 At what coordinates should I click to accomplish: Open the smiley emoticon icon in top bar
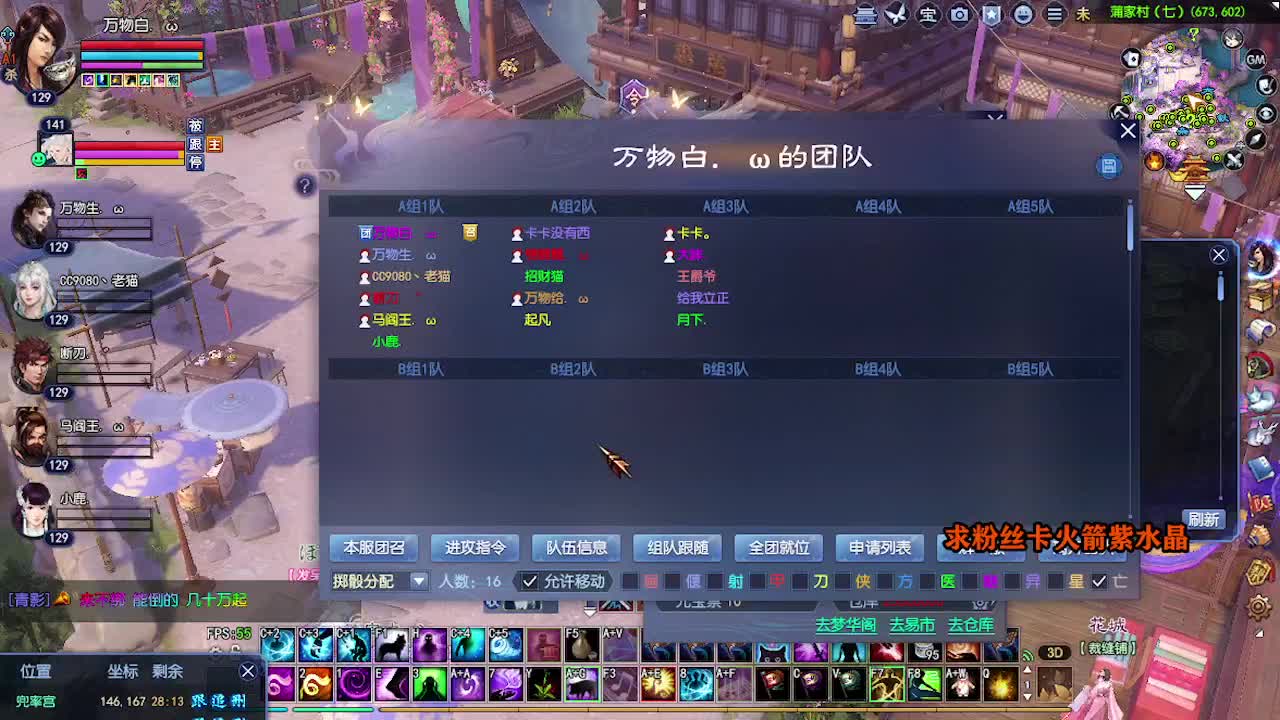1022,15
